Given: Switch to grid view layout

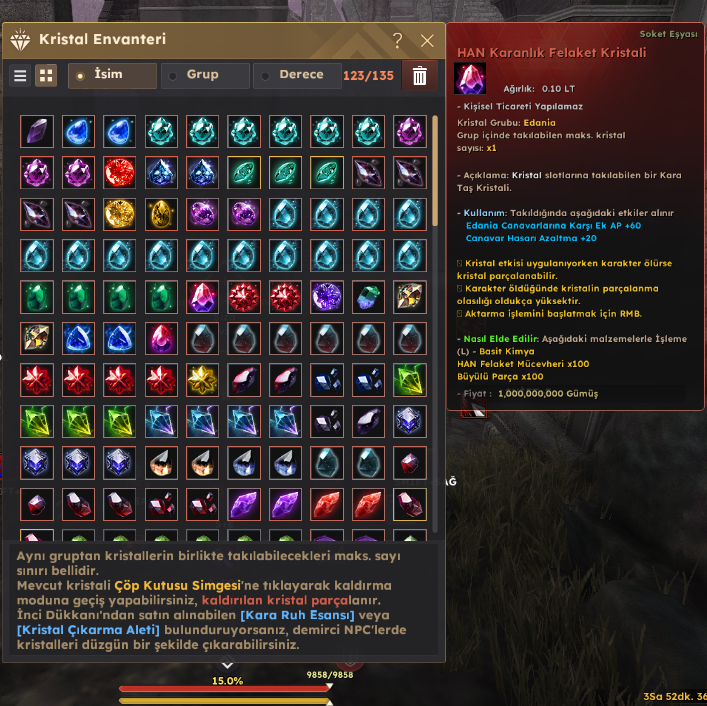Looking at the screenshot, I should coord(46,76).
